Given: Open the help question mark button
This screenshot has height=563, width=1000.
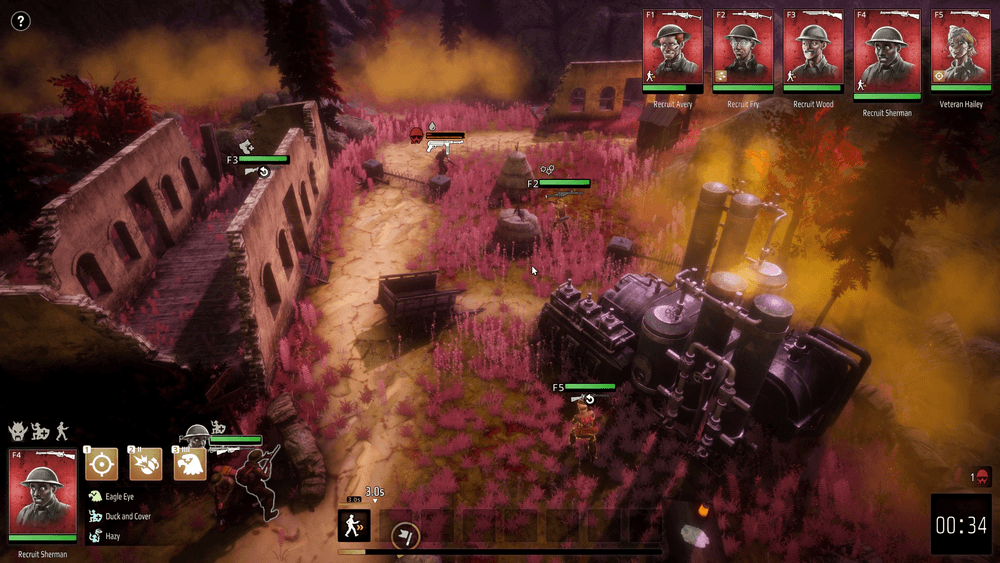Looking at the screenshot, I should pos(20,21).
